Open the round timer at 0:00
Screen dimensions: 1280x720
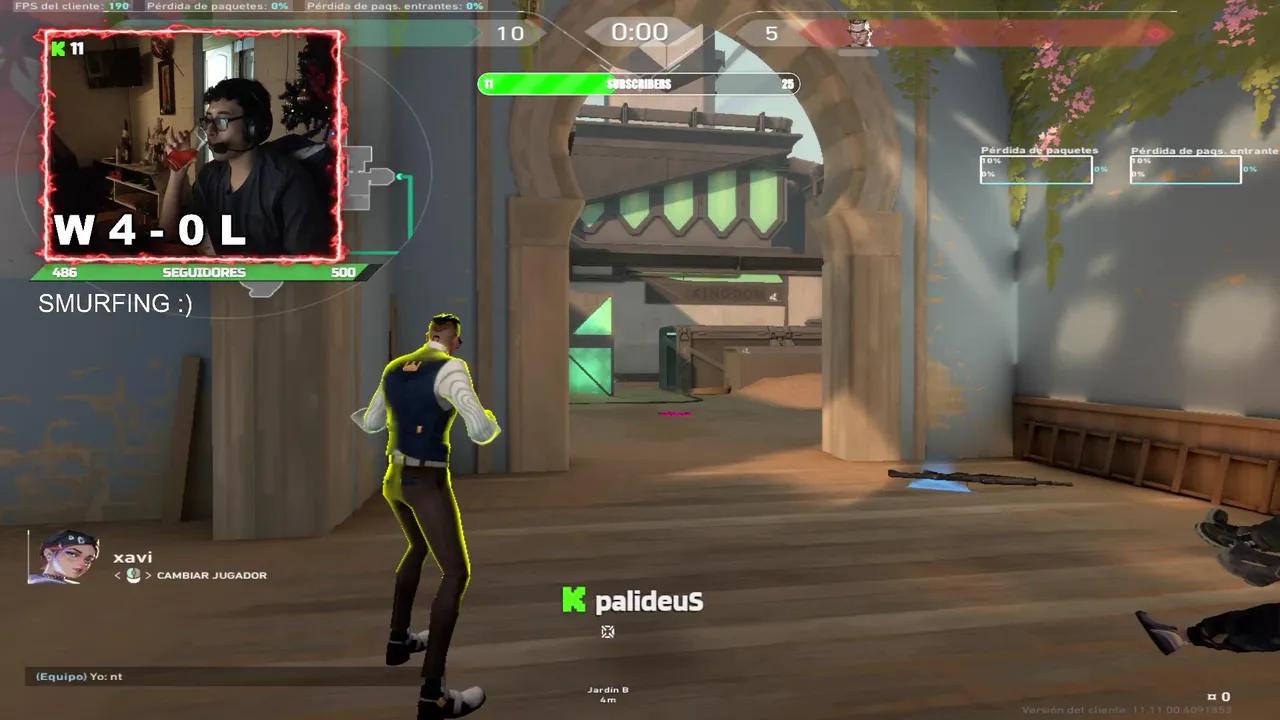(638, 32)
